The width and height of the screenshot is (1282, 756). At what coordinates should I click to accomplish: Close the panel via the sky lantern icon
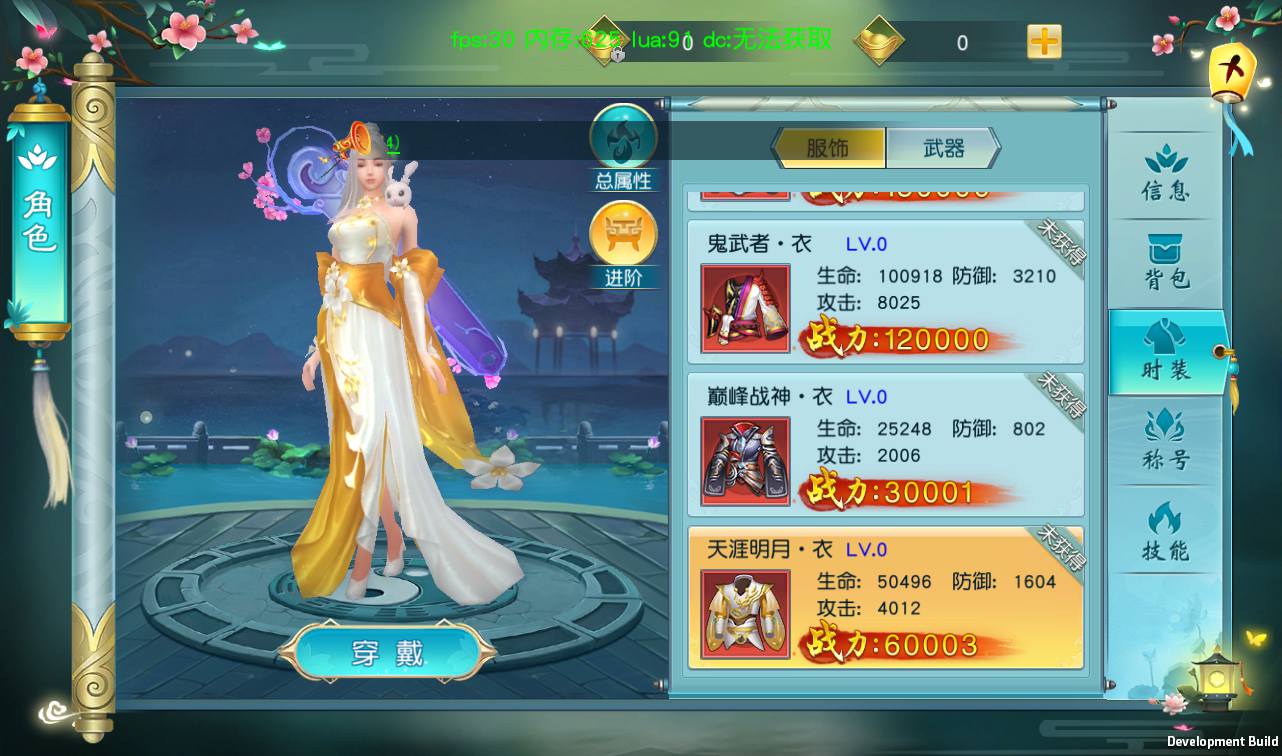click(1231, 73)
